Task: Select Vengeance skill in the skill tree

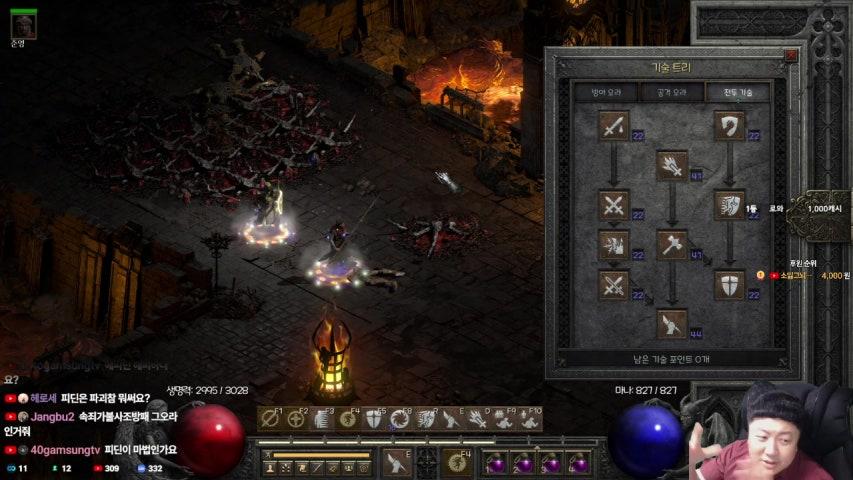Action: (x=613, y=245)
